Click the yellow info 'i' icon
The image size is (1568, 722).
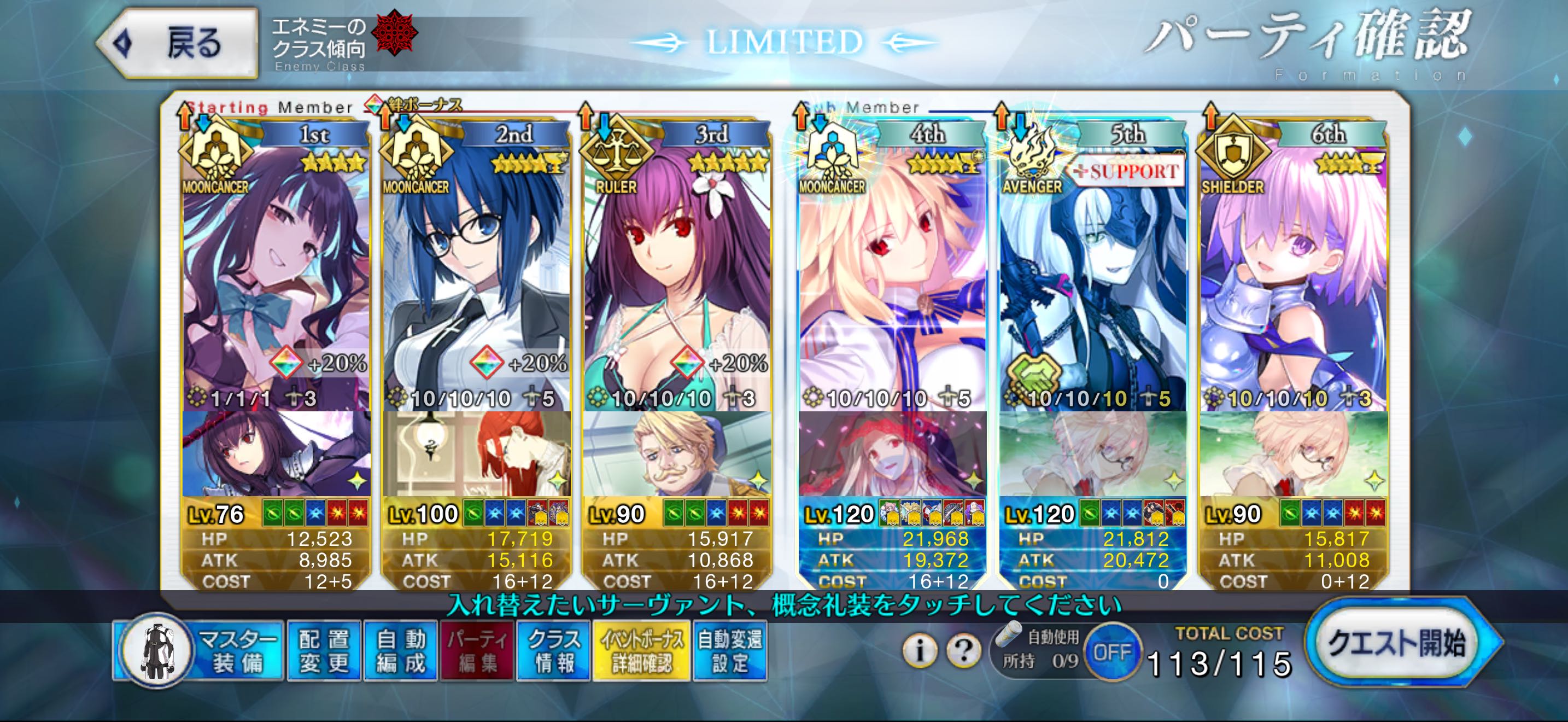pyautogui.click(x=918, y=650)
